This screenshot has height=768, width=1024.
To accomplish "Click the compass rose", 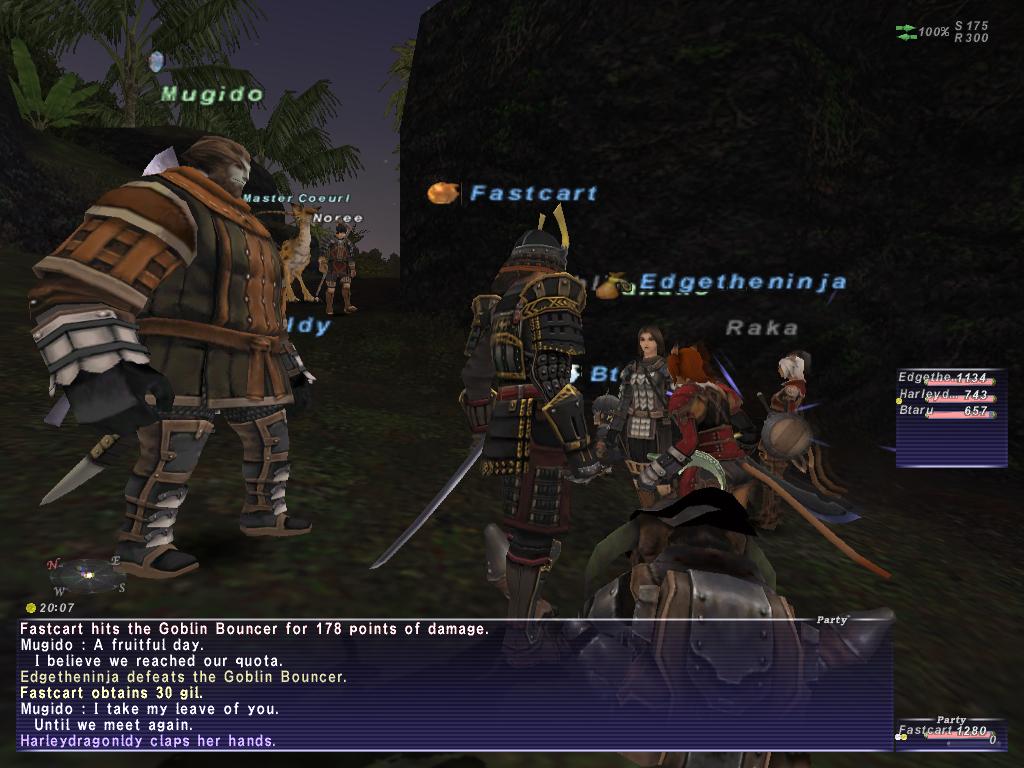I will tap(86, 574).
